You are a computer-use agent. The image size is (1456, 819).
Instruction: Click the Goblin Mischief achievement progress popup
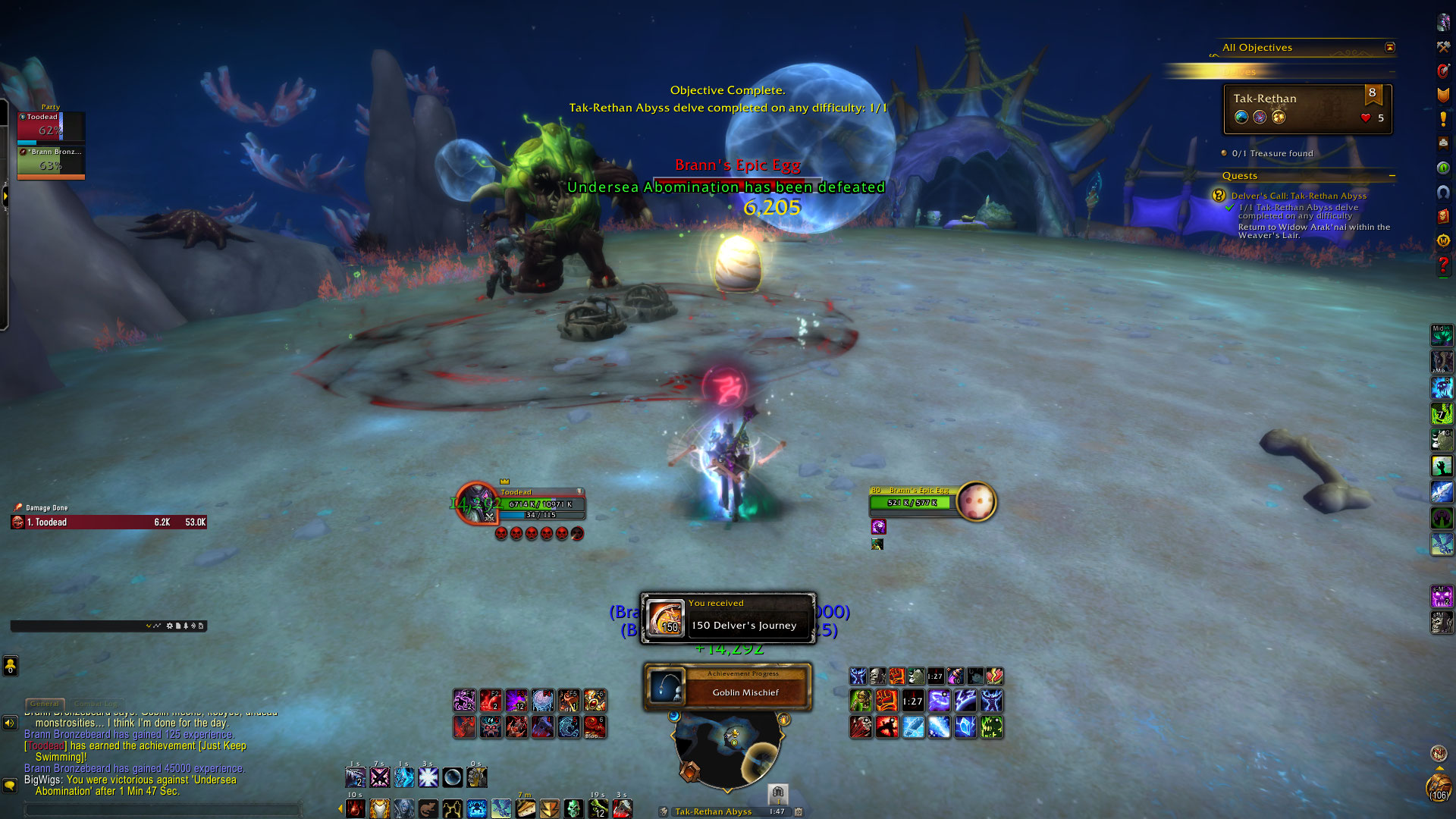(728, 687)
